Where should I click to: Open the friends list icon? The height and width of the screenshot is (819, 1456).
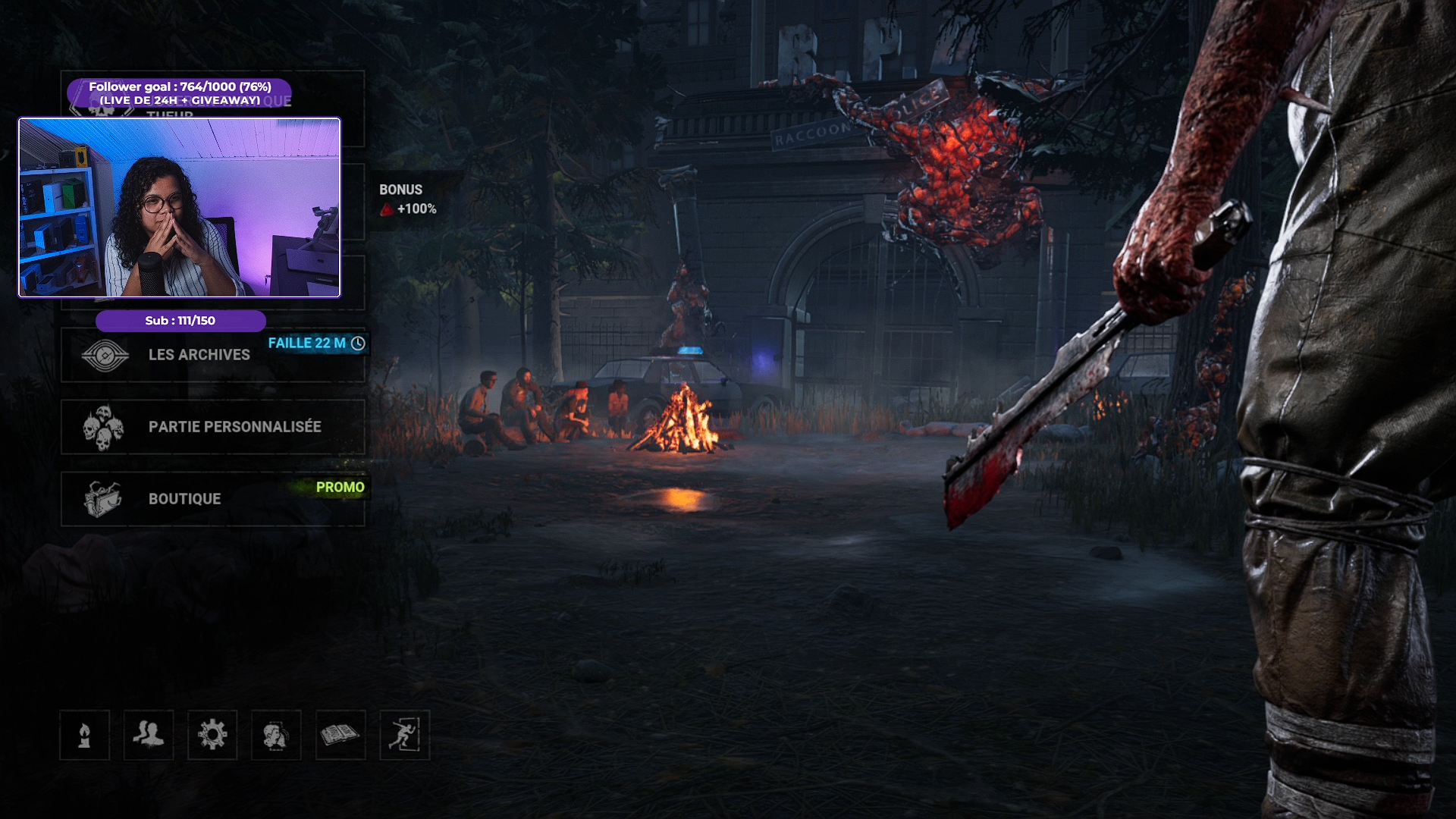pos(149,735)
